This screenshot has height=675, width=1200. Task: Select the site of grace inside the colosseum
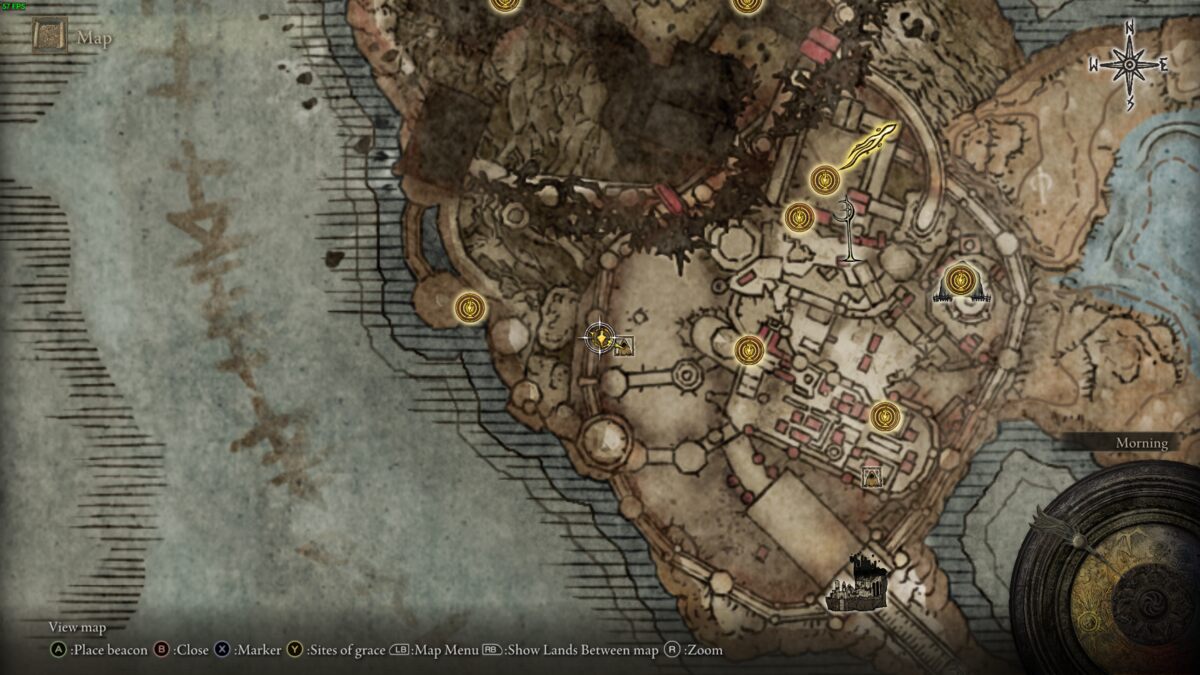960,280
